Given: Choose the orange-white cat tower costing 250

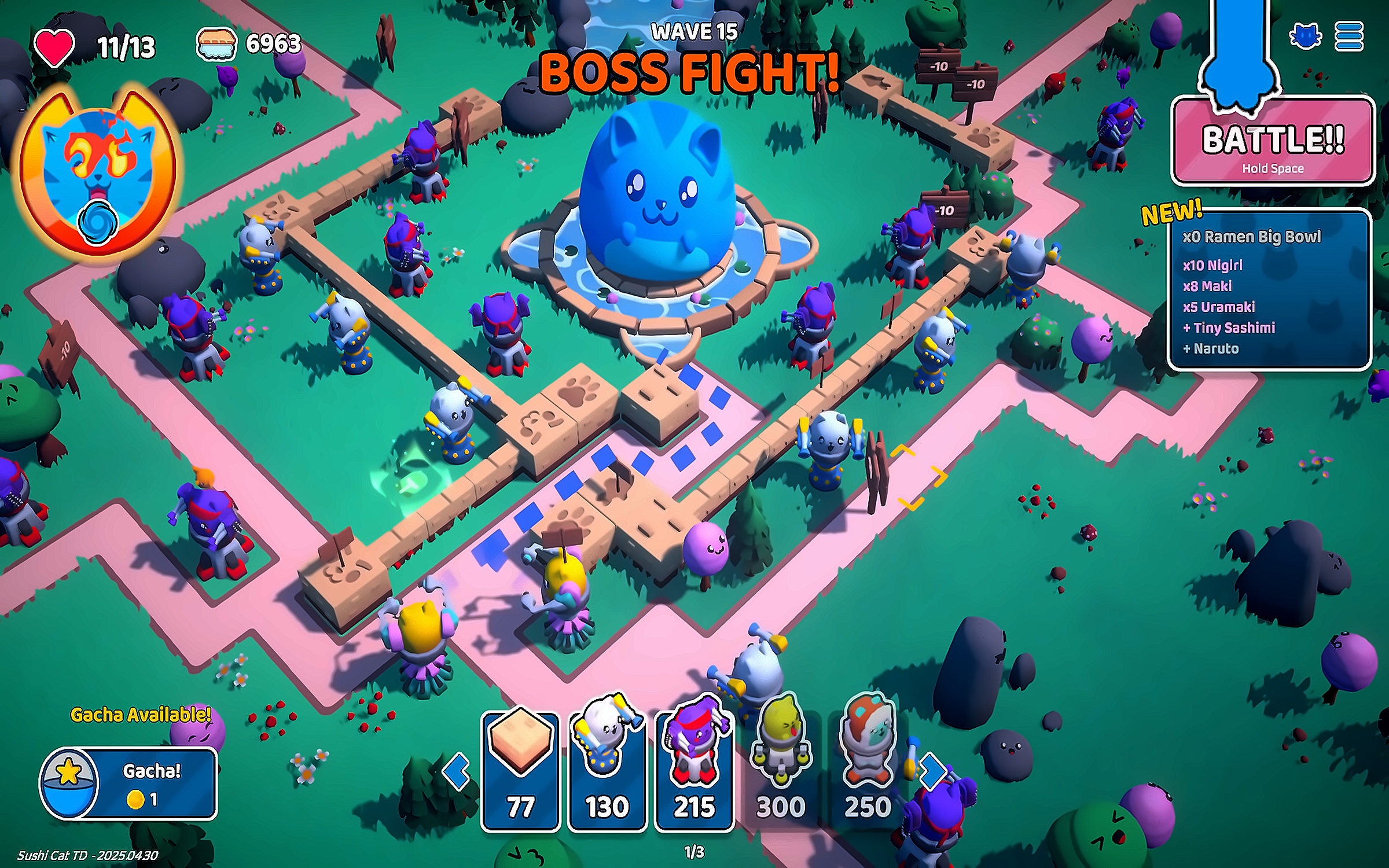Looking at the screenshot, I should 867,771.
